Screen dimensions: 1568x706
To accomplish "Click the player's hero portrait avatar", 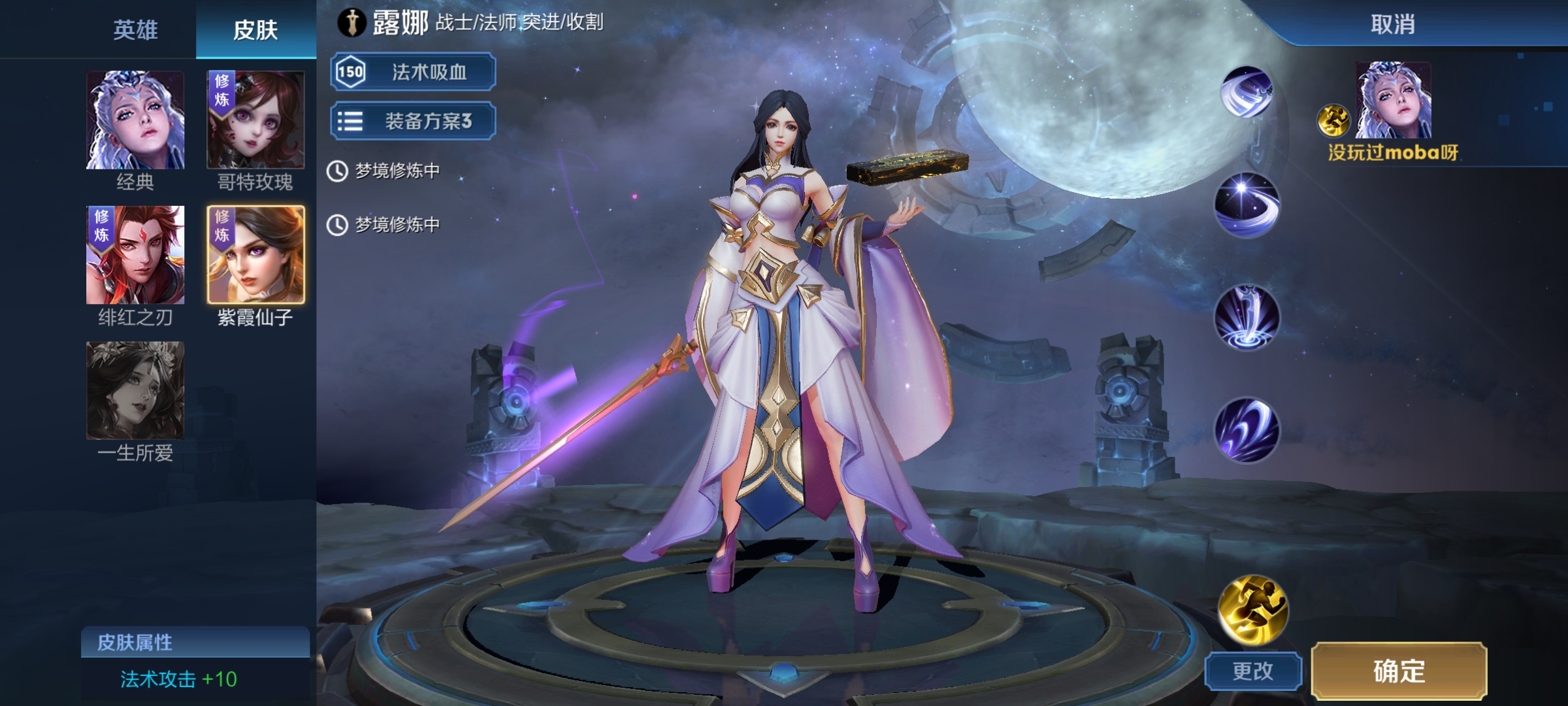I will pos(1393,100).
